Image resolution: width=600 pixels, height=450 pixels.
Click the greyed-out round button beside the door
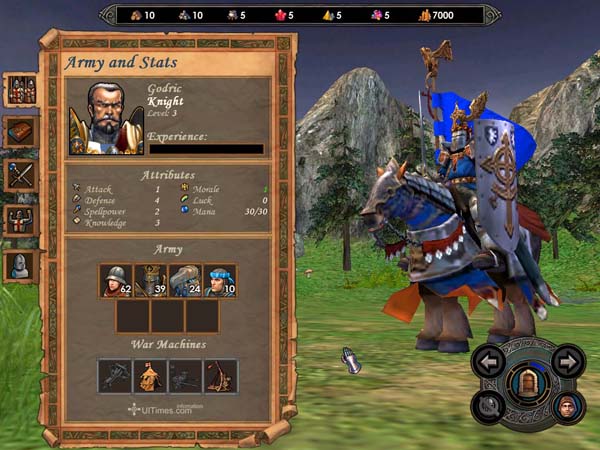point(491,405)
